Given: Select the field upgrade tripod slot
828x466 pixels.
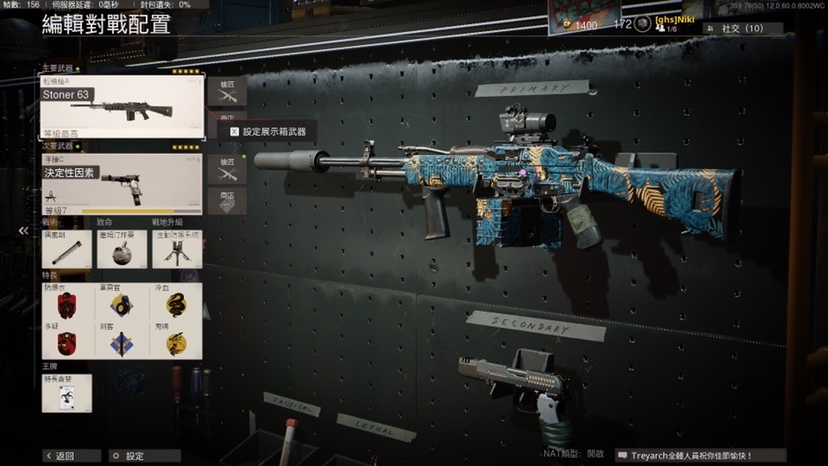Looking at the screenshot, I should pos(177,248).
